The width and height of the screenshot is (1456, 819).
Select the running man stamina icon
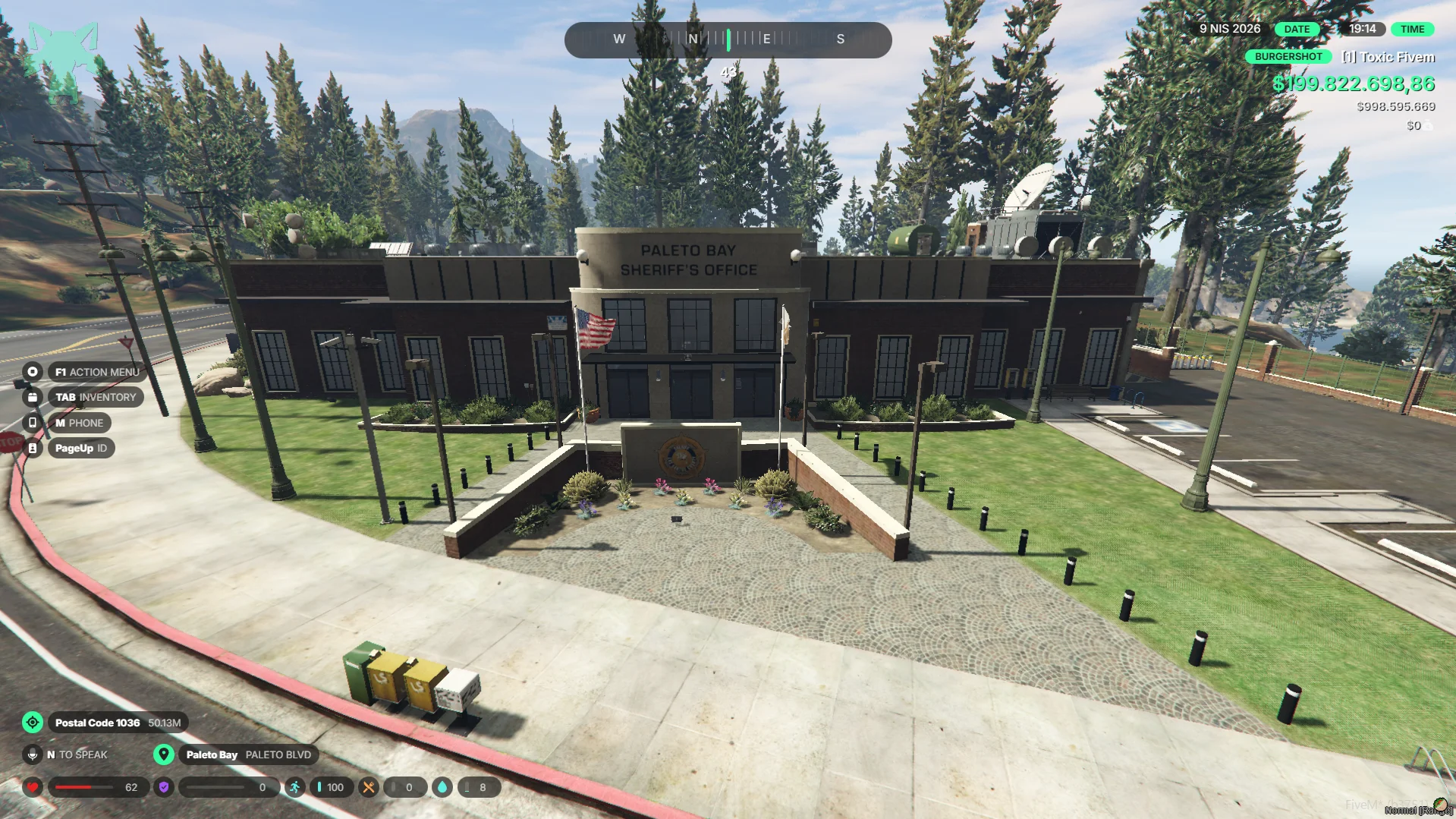[294, 787]
